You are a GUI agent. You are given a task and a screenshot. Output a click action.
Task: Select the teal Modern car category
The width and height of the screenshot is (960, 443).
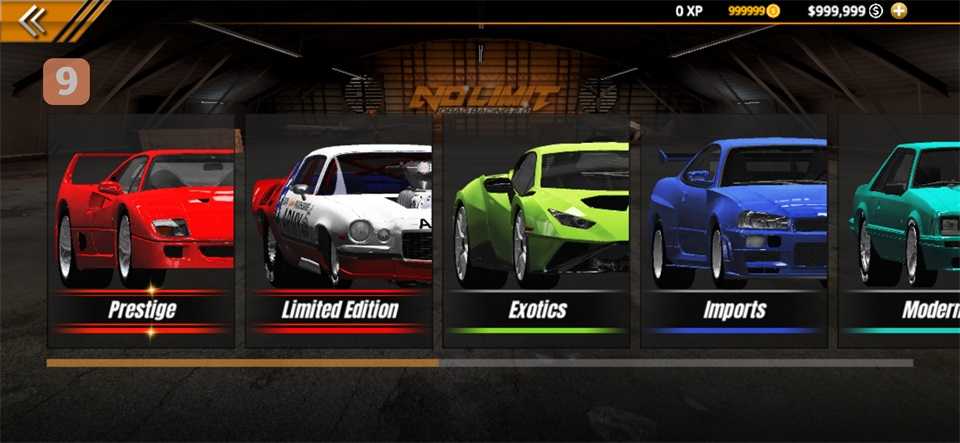900,232
